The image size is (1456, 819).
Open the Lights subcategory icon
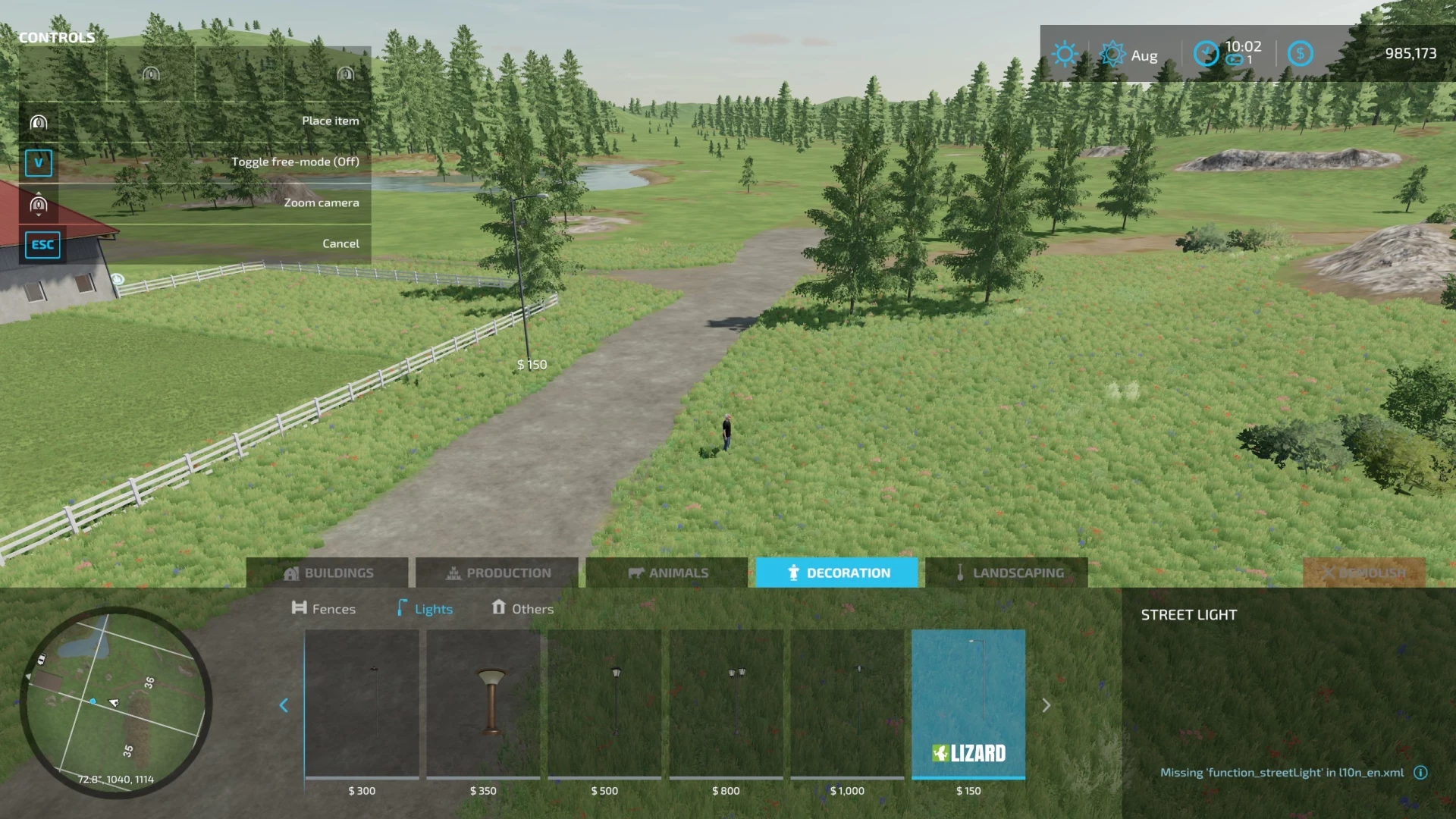[x=401, y=608]
